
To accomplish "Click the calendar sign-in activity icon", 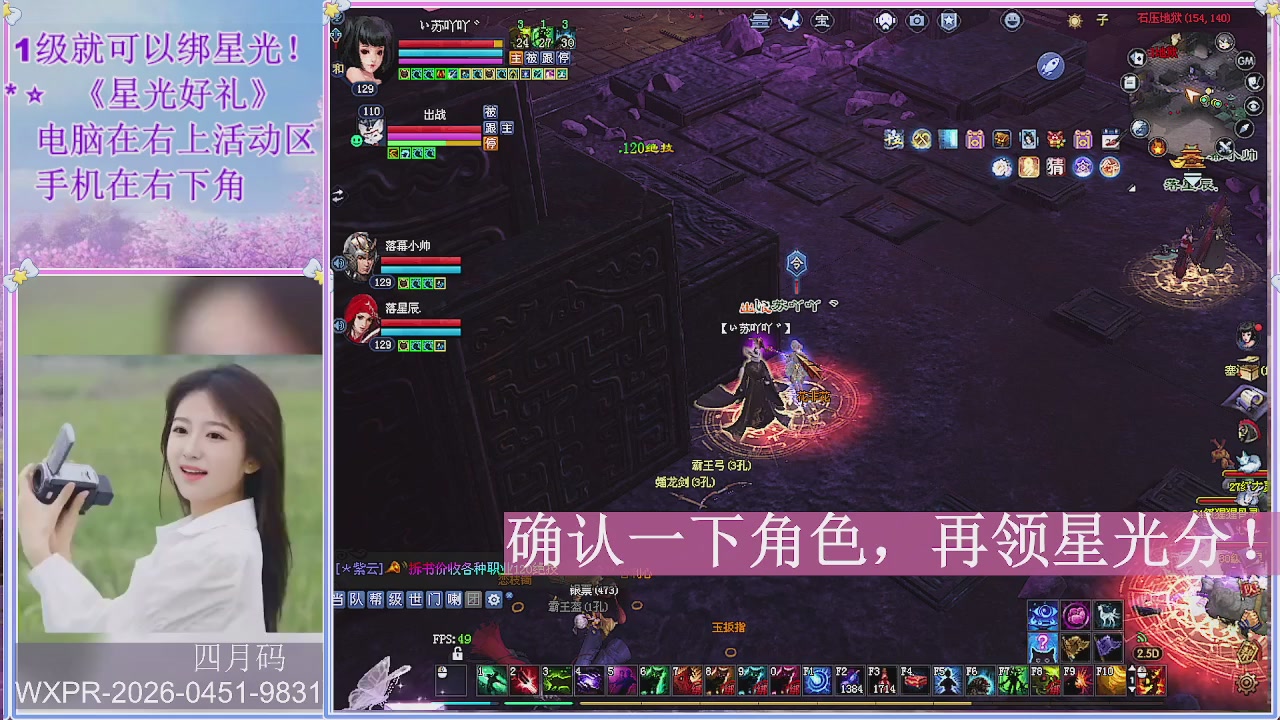I will click(x=1110, y=139).
